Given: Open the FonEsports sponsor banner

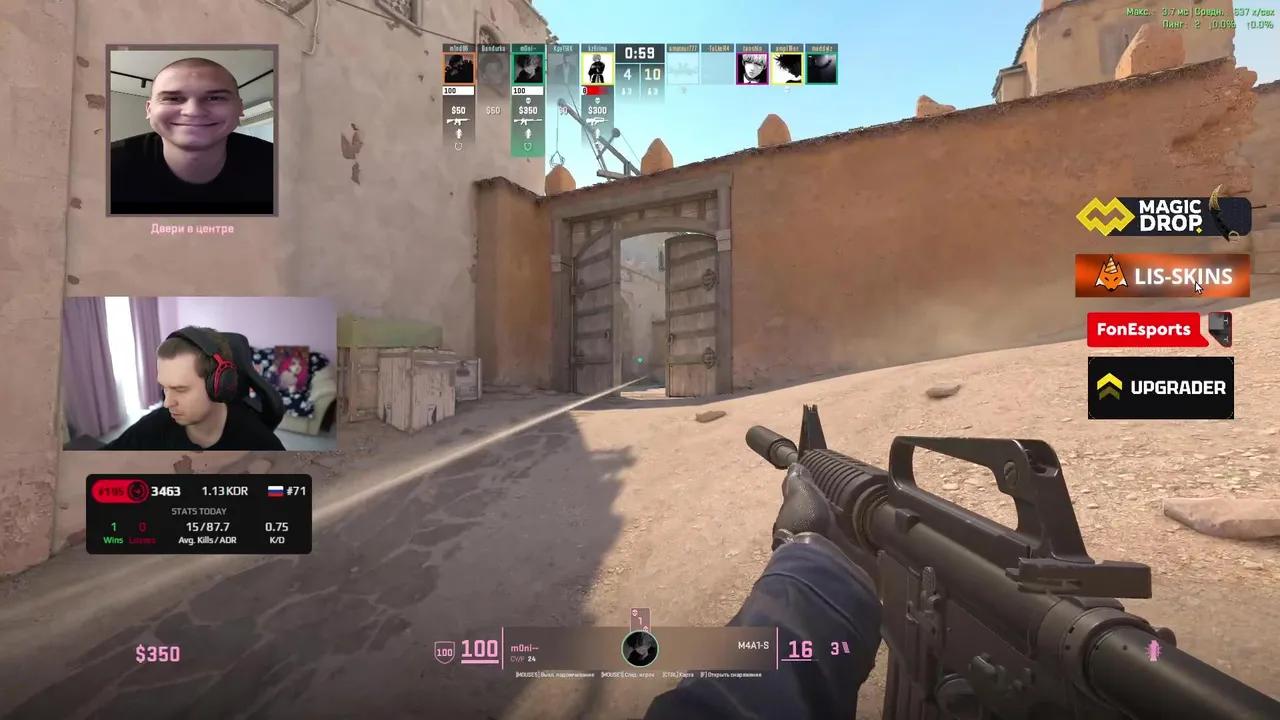Looking at the screenshot, I should point(1146,330).
